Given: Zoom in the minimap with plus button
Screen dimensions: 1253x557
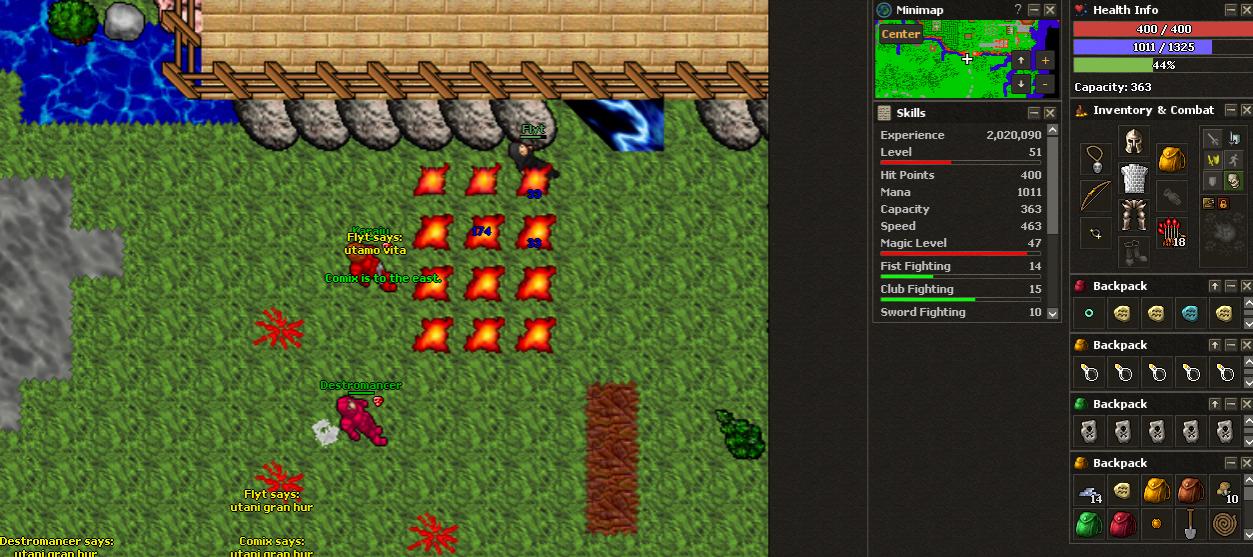Looking at the screenshot, I should [1045, 60].
